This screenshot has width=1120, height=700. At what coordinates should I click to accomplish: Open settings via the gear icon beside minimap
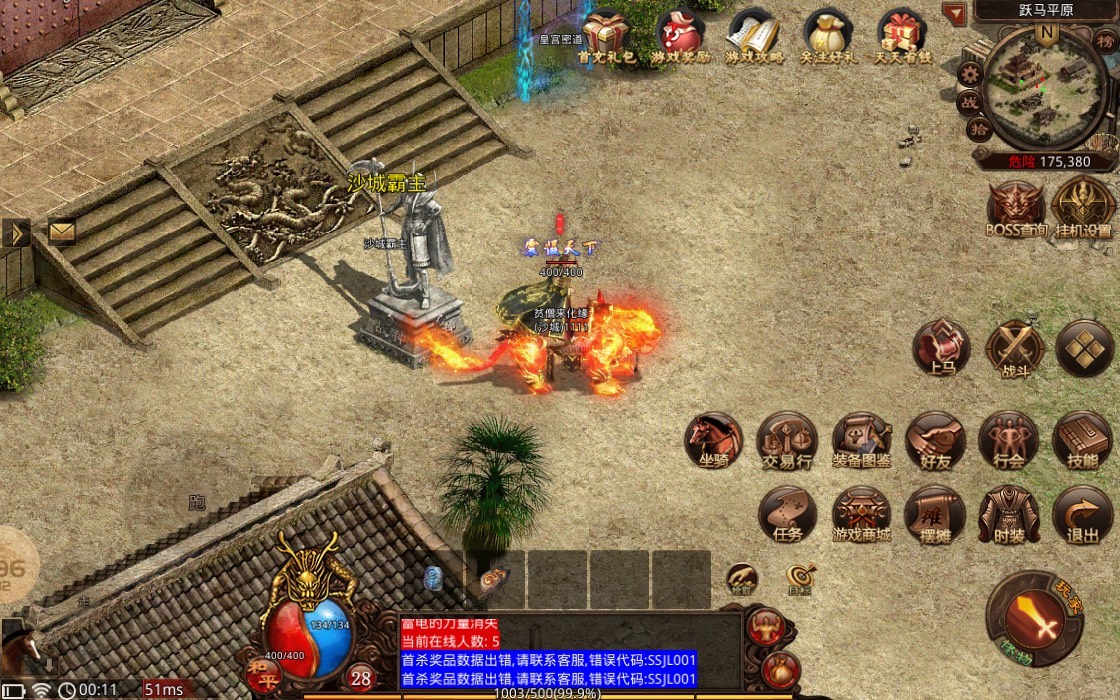(x=969, y=73)
